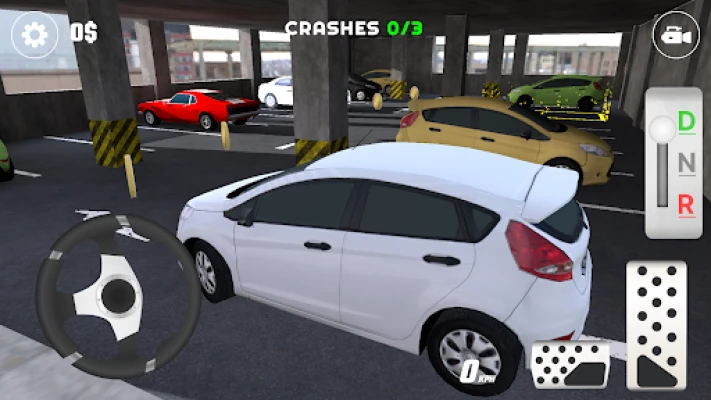Screen dimensions: 711x400
Task: Click the steering wheel control
Action: pyautogui.click(x=118, y=294)
